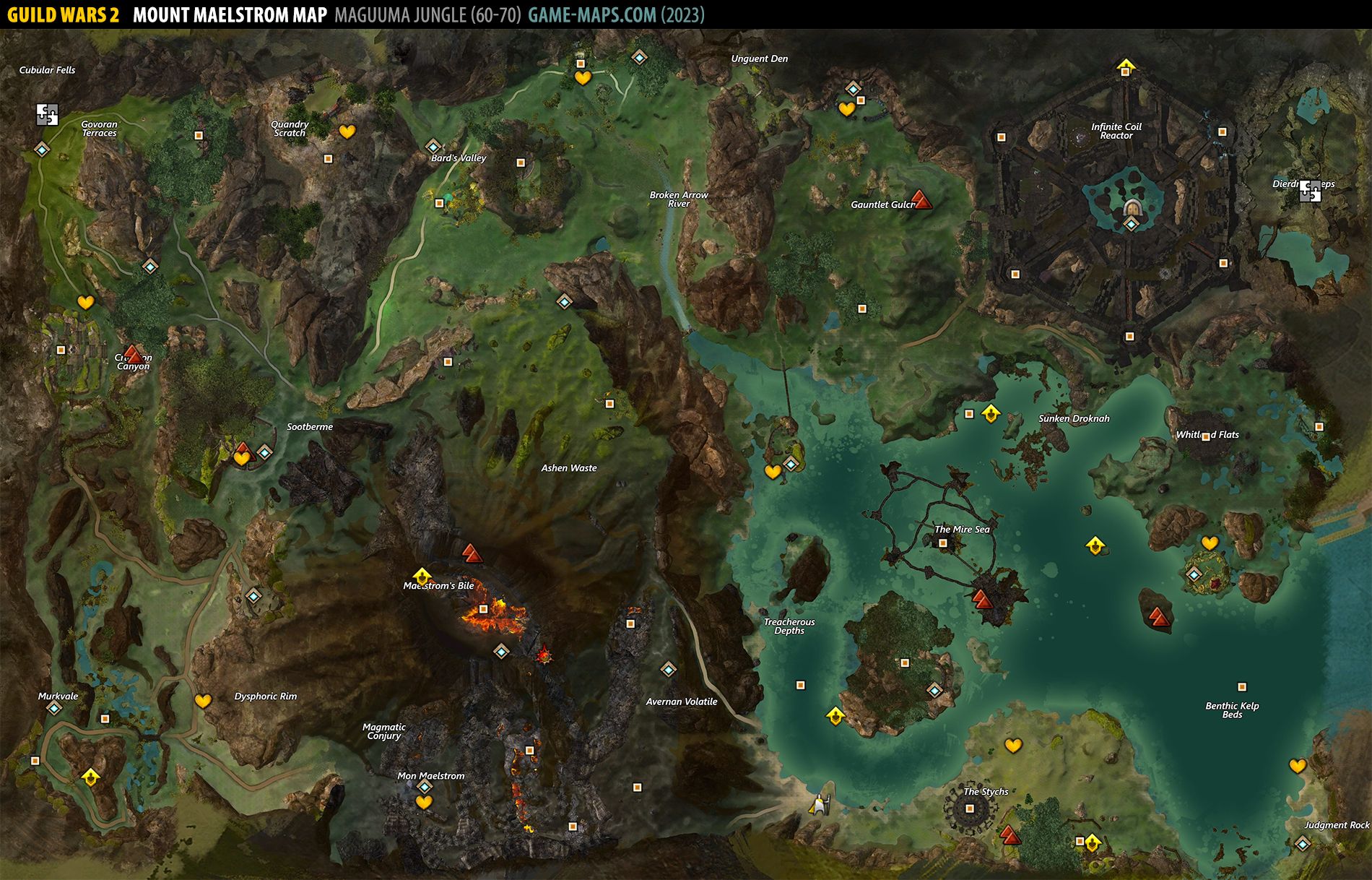Select the waypoint beside Bard's Valley label

coord(433,147)
